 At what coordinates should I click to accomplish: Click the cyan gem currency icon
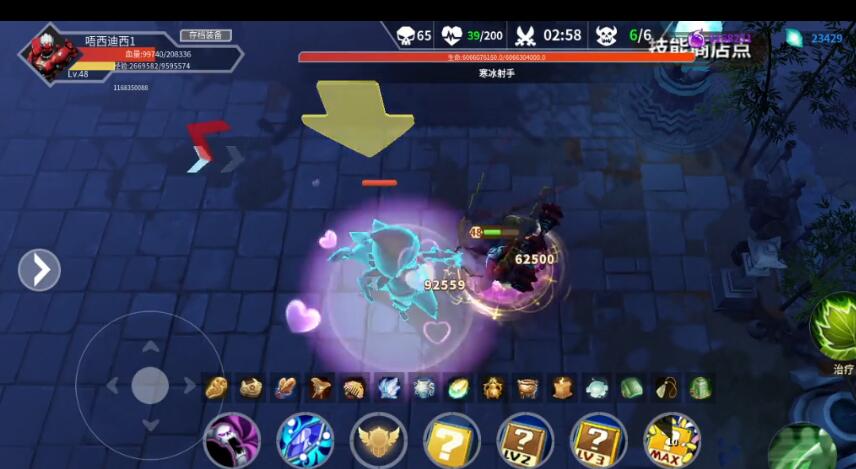(x=794, y=39)
